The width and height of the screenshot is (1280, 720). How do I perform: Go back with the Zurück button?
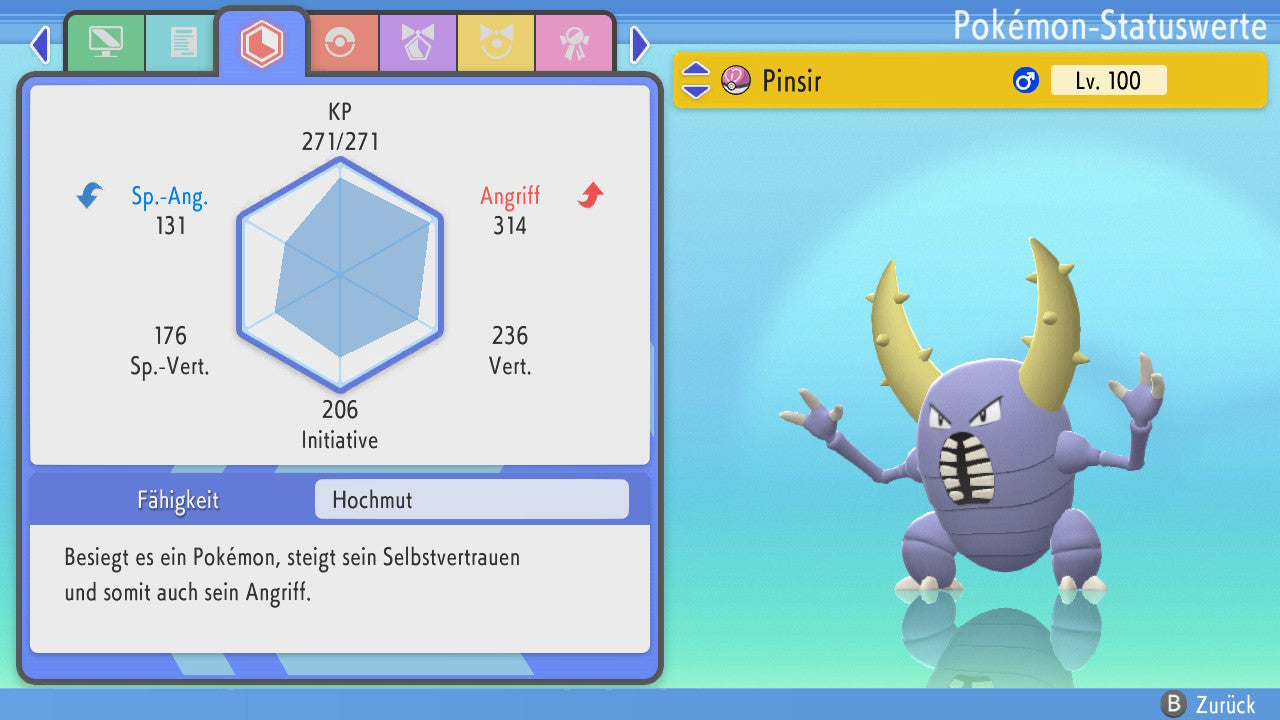point(1210,704)
